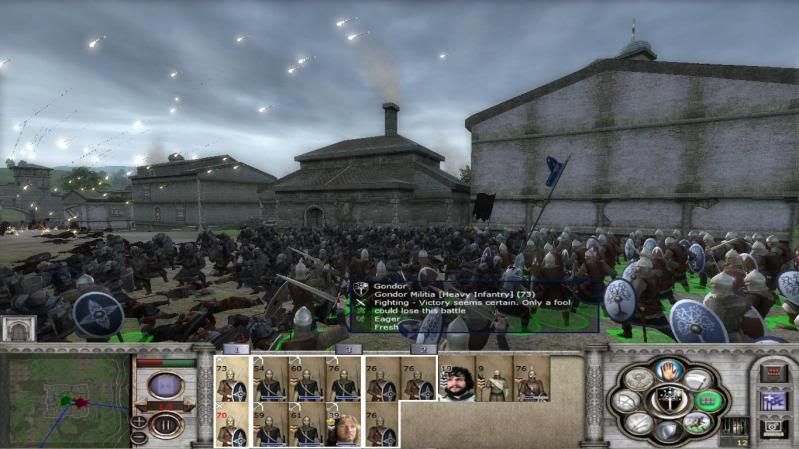Click the green-highlighted command wheel button

tap(706, 400)
